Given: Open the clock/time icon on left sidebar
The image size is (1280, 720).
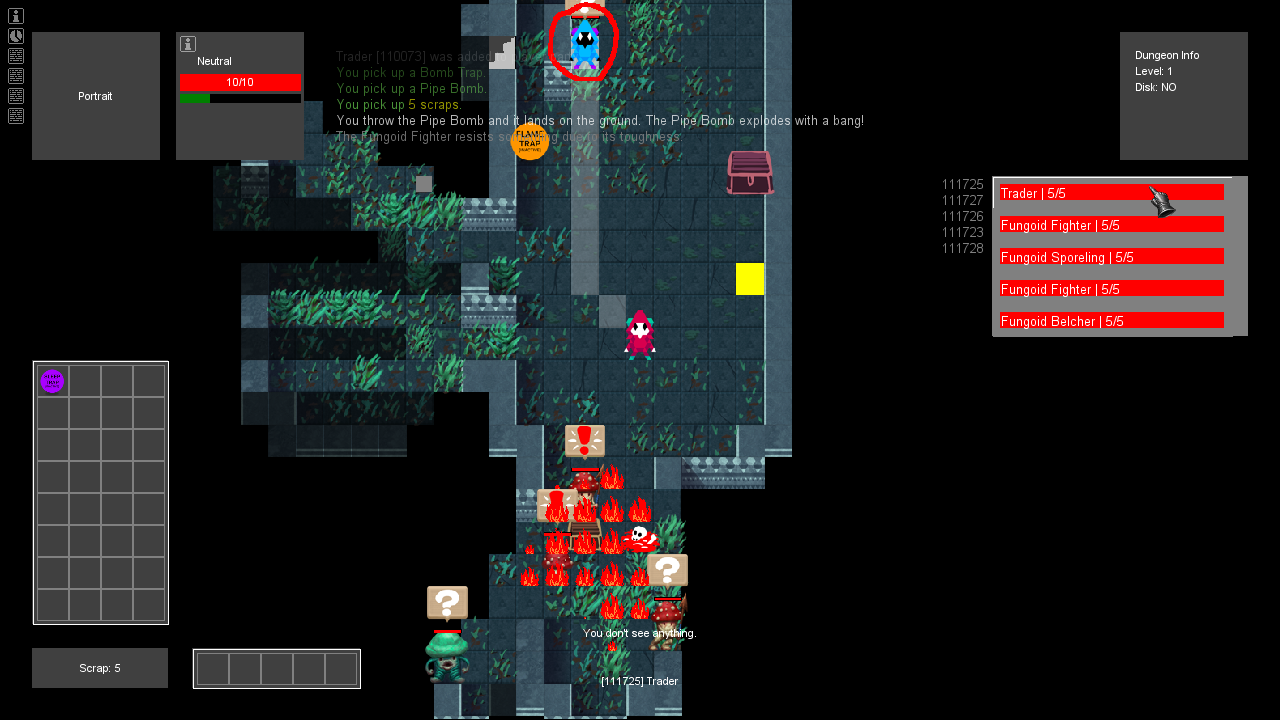Looking at the screenshot, I should tap(15, 35).
